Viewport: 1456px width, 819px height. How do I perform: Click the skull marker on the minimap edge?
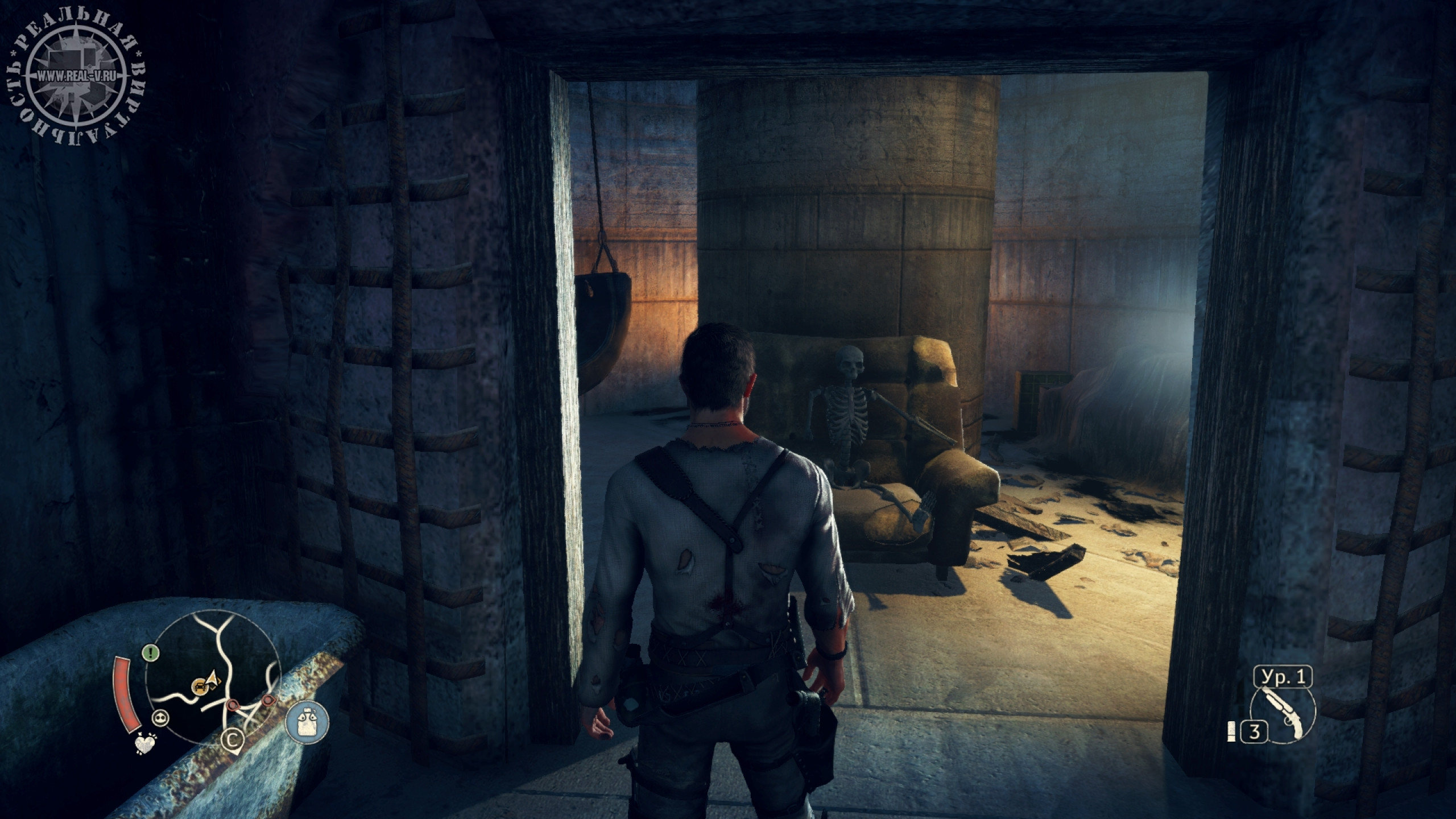pos(161,718)
